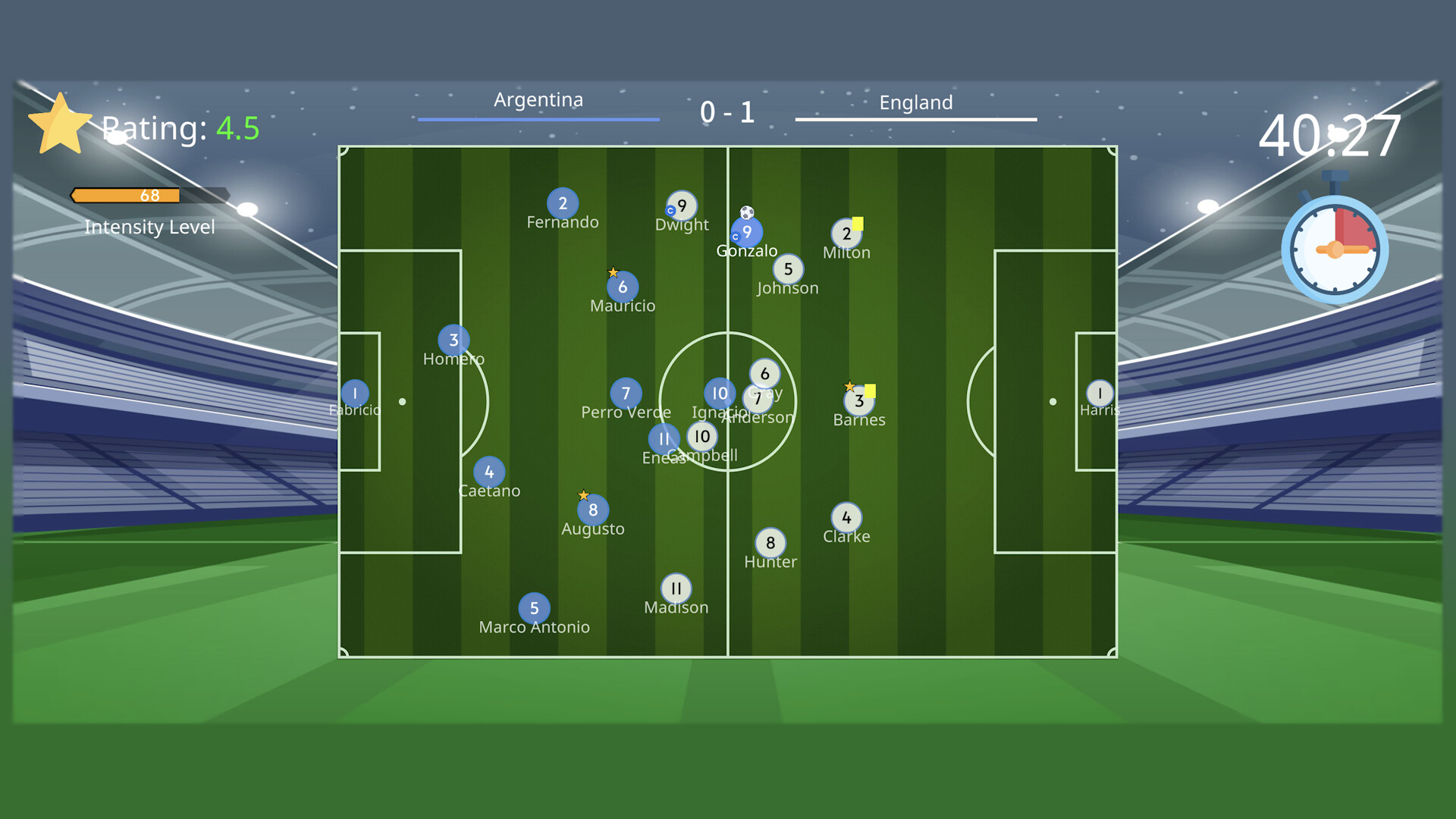Click captain Gonzalo holding the ball
The width and height of the screenshot is (1456, 819).
[746, 234]
